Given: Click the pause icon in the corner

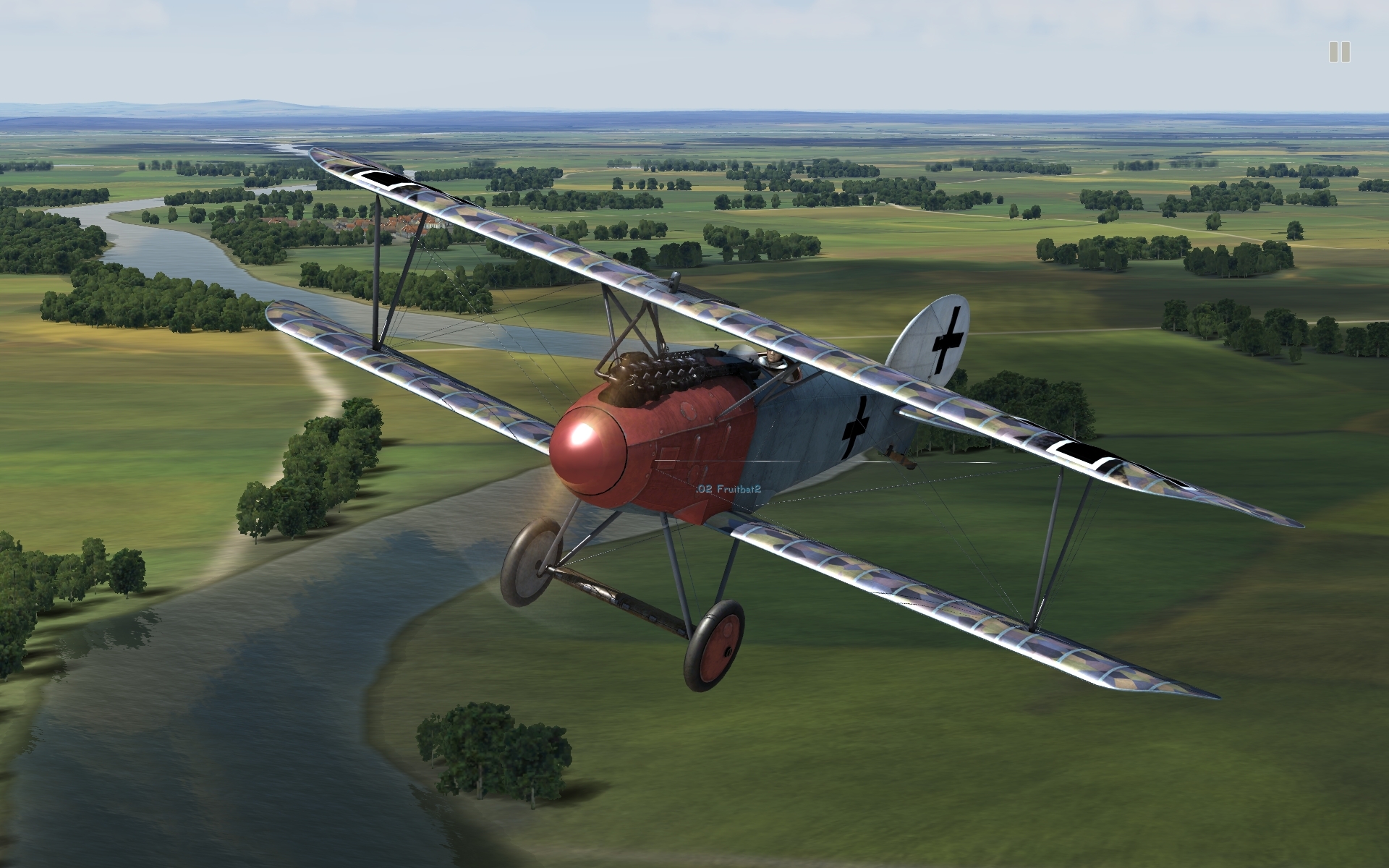Looking at the screenshot, I should [1339, 52].
